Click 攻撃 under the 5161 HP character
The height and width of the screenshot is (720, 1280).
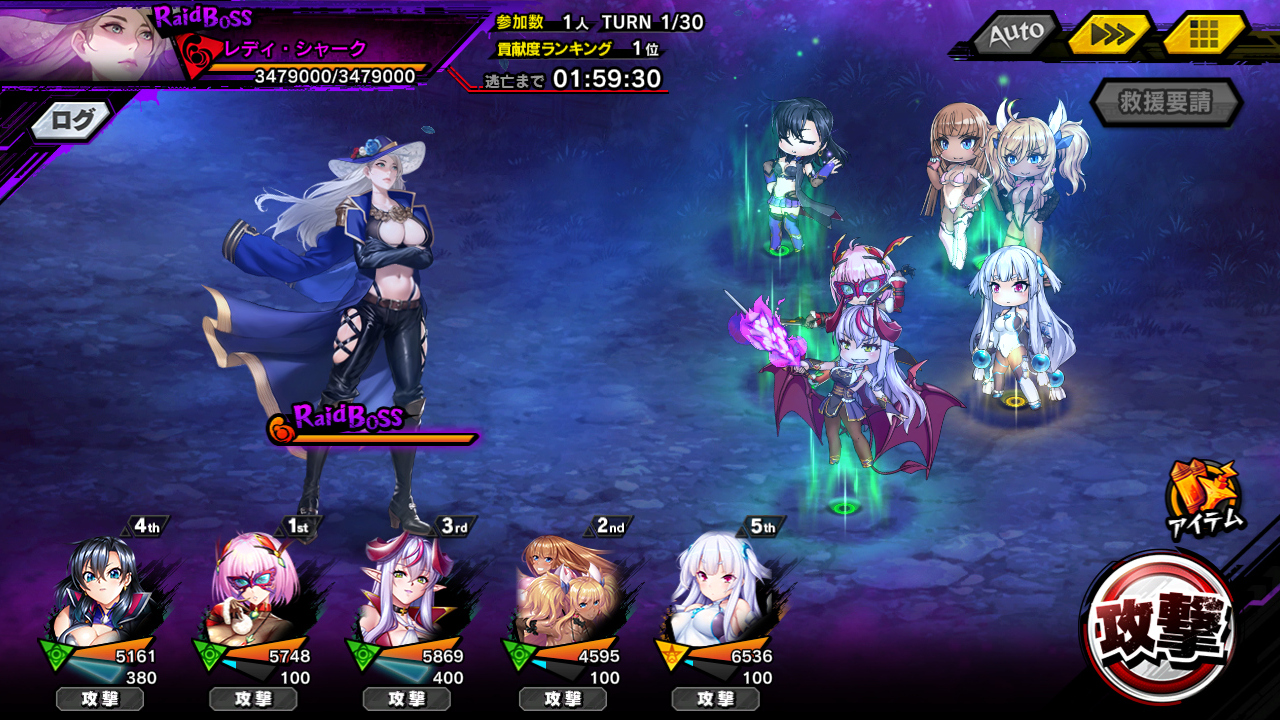point(100,699)
